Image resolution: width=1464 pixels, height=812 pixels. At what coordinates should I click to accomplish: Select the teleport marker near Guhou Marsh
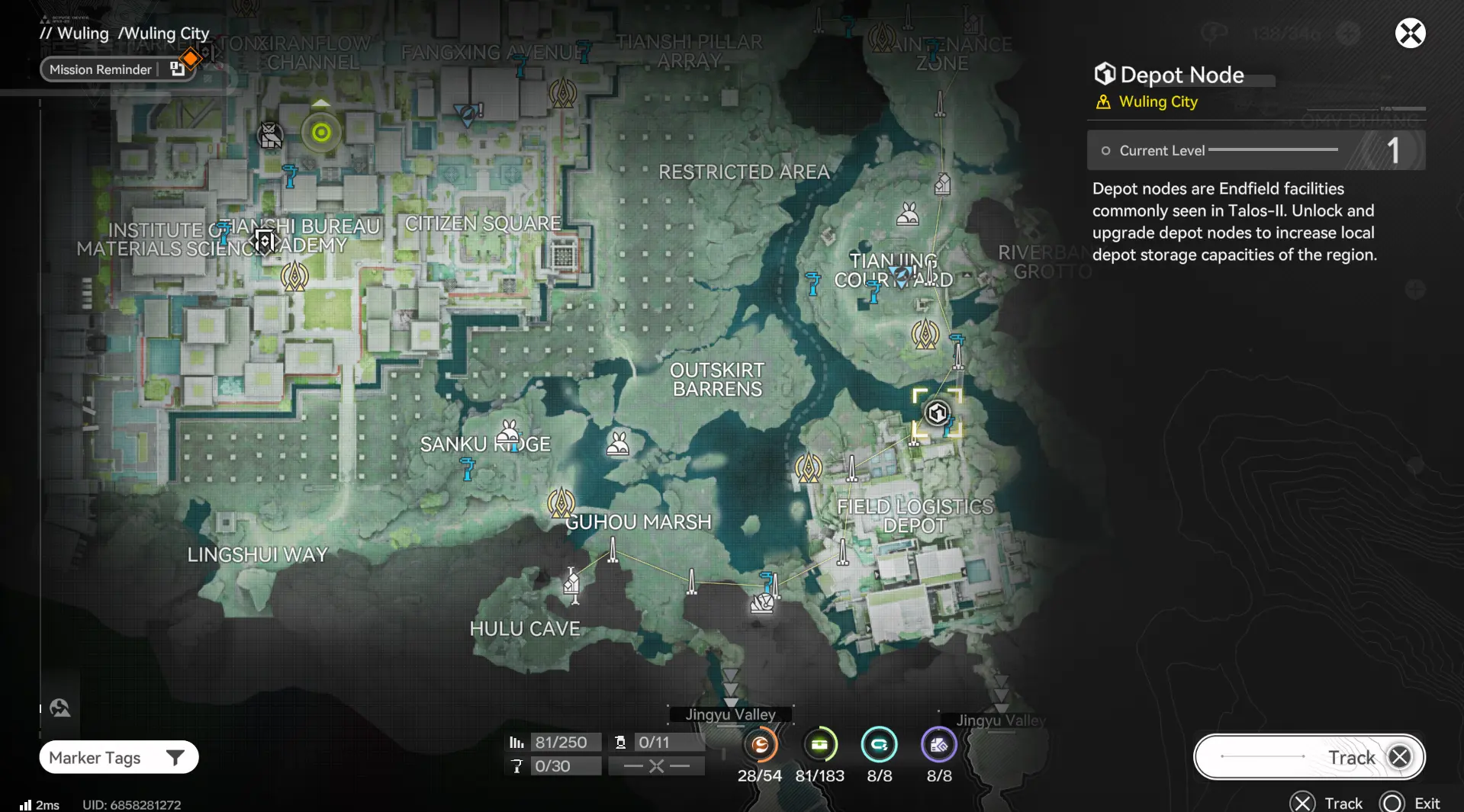coord(561,503)
